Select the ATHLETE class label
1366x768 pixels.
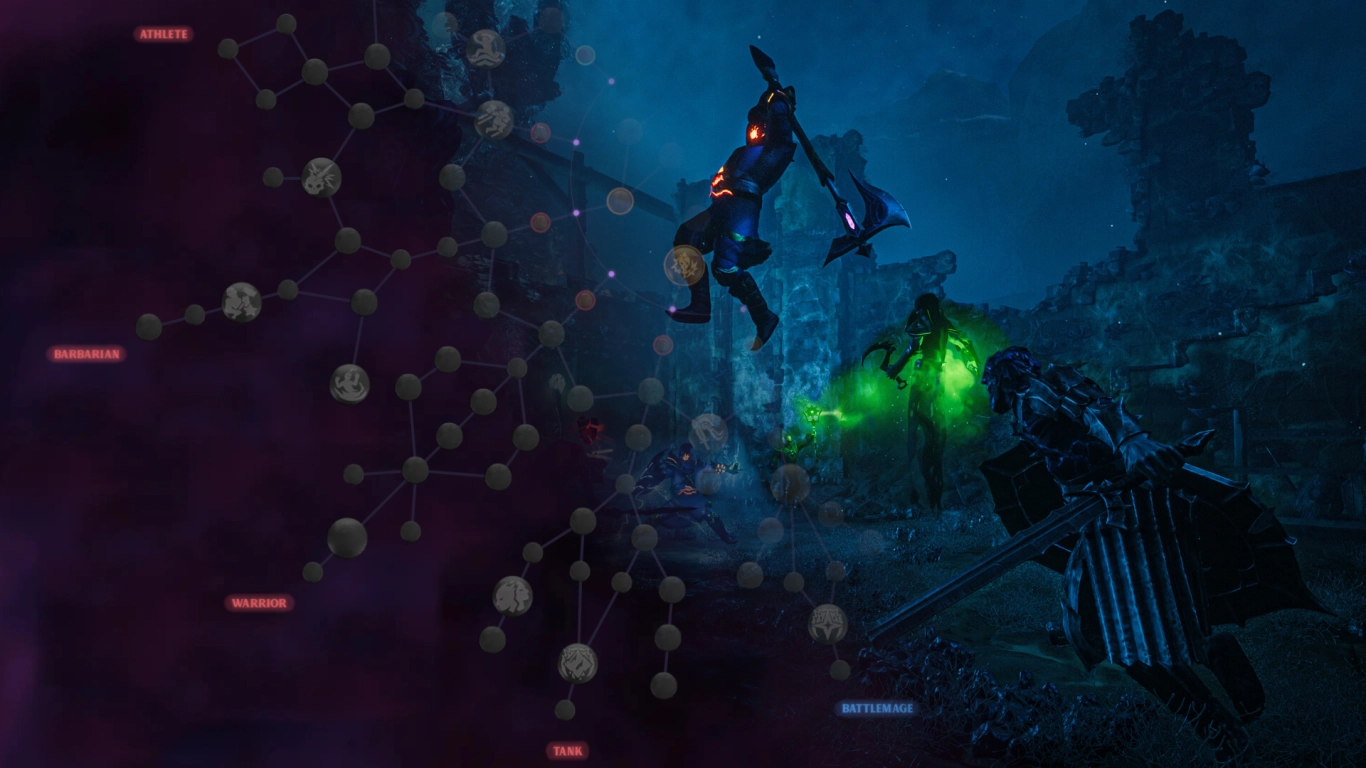click(163, 34)
